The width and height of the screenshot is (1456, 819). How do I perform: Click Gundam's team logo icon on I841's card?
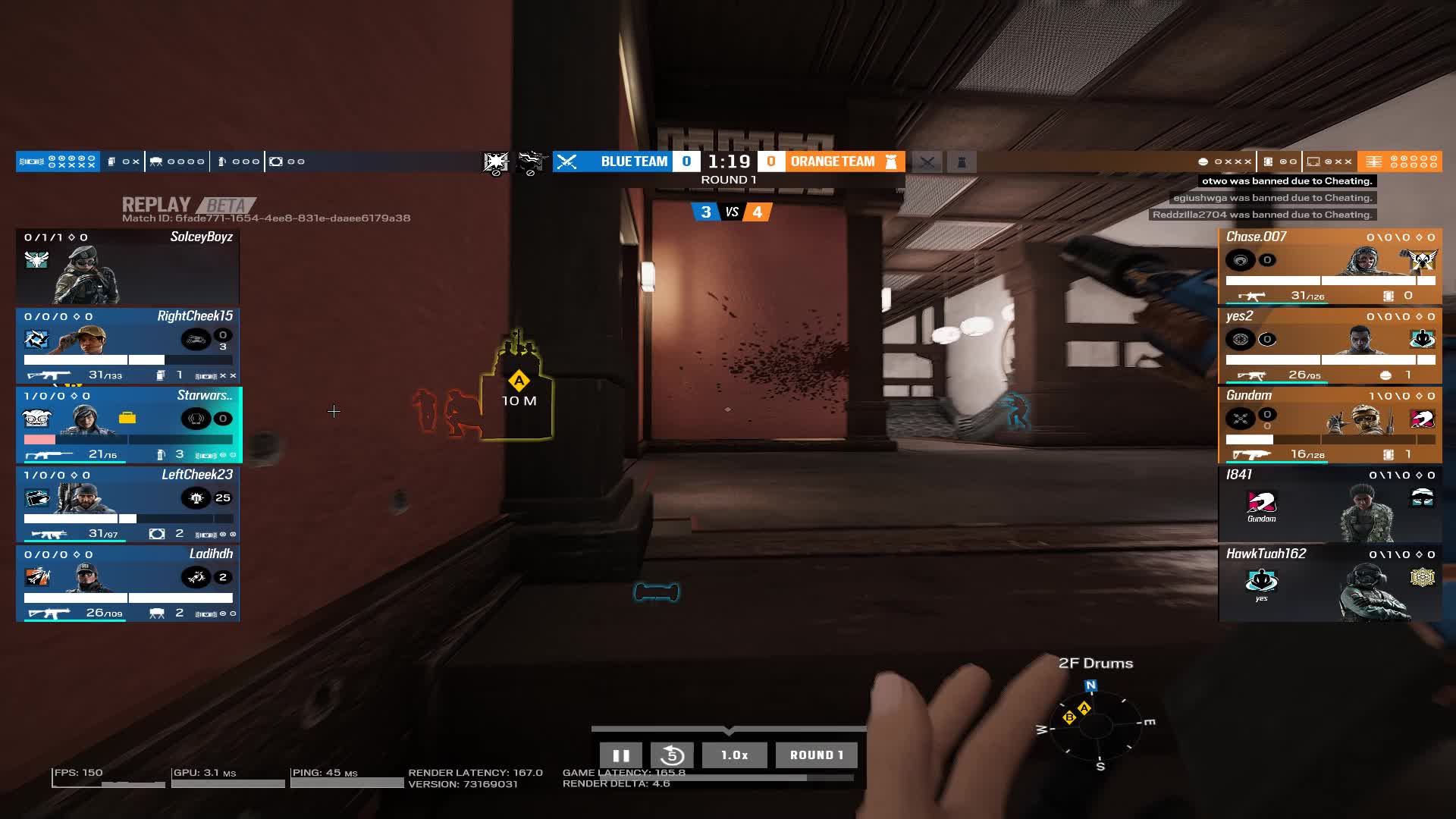[x=1261, y=502]
